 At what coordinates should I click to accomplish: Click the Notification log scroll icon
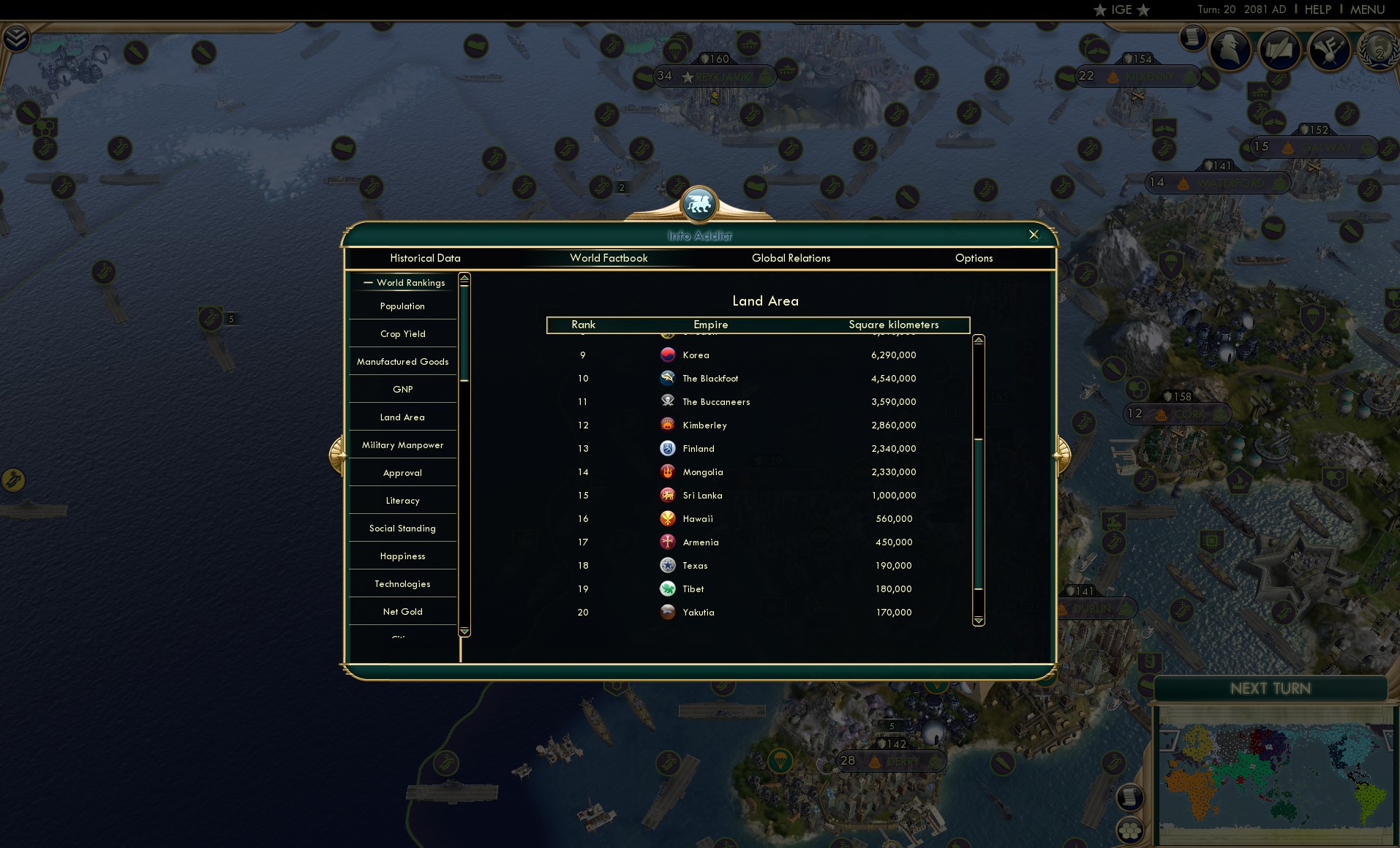click(1192, 37)
